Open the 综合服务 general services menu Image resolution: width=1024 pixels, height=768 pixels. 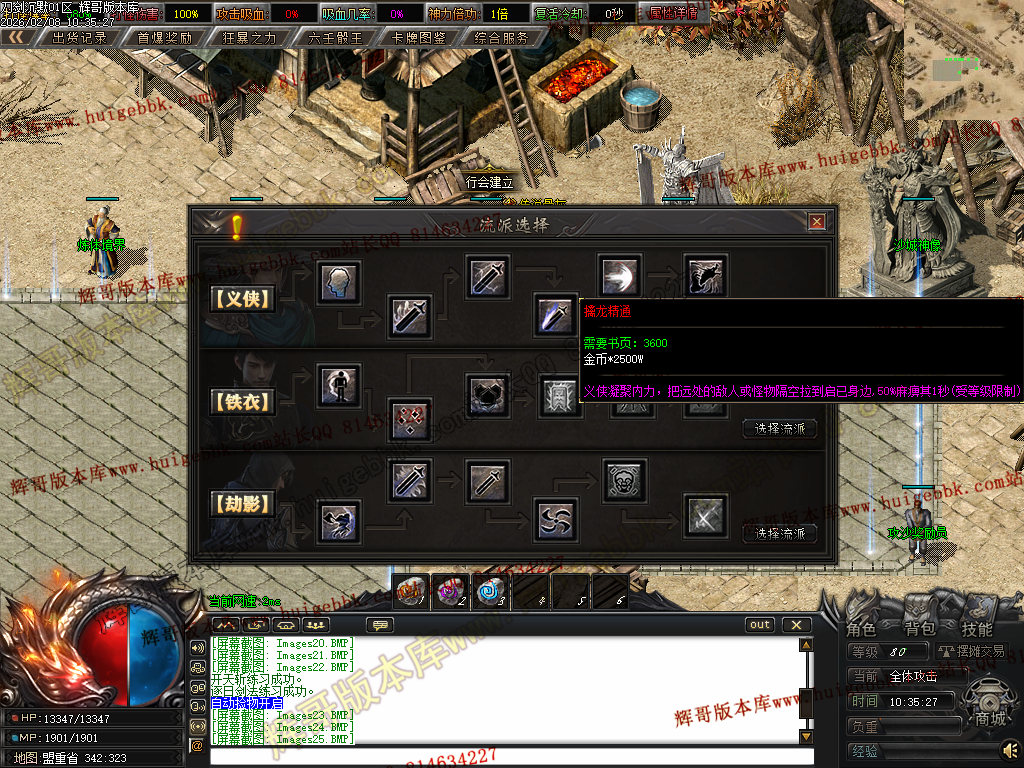[x=502, y=37]
